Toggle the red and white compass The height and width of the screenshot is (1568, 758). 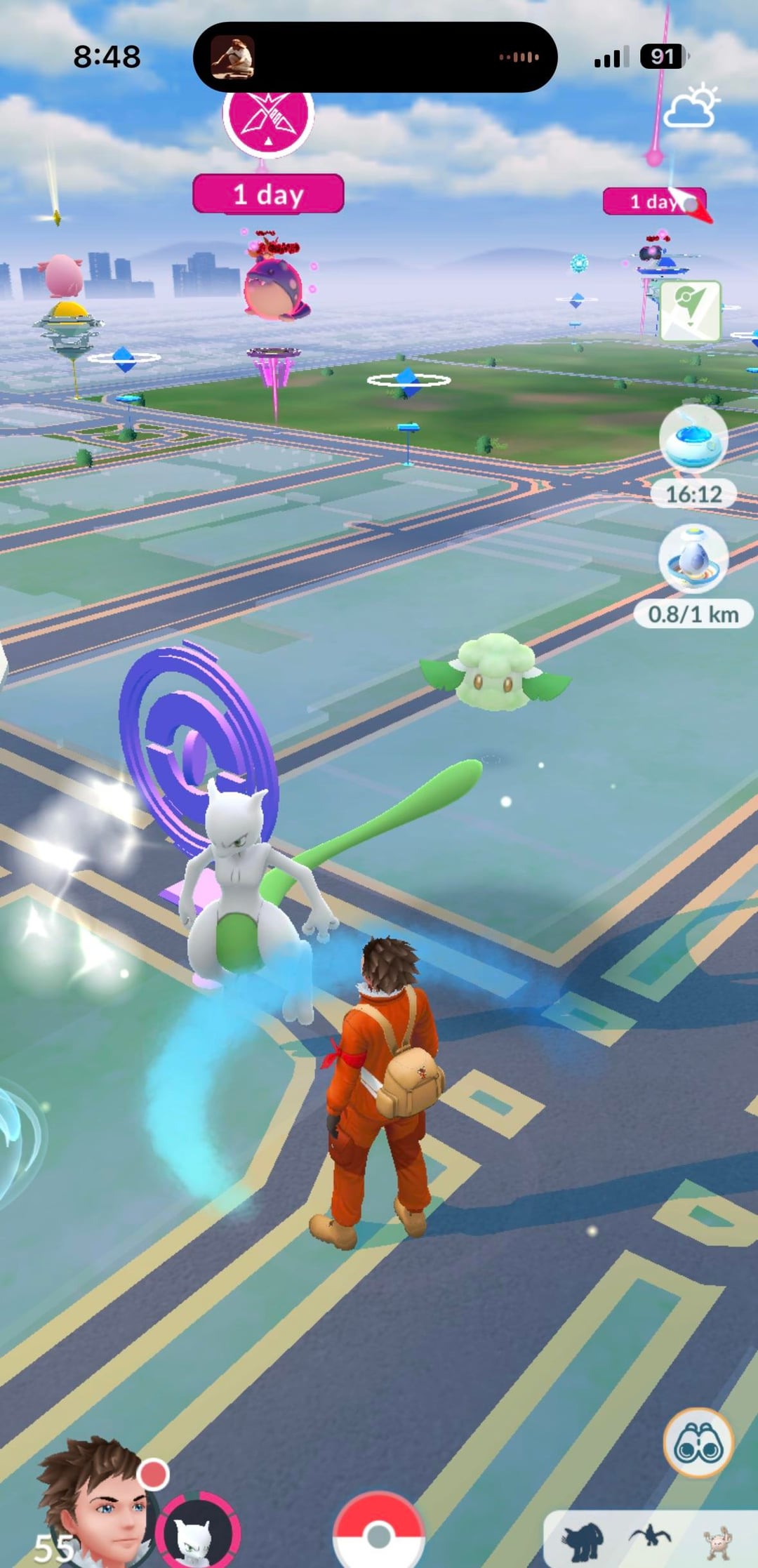[x=691, y=204]
